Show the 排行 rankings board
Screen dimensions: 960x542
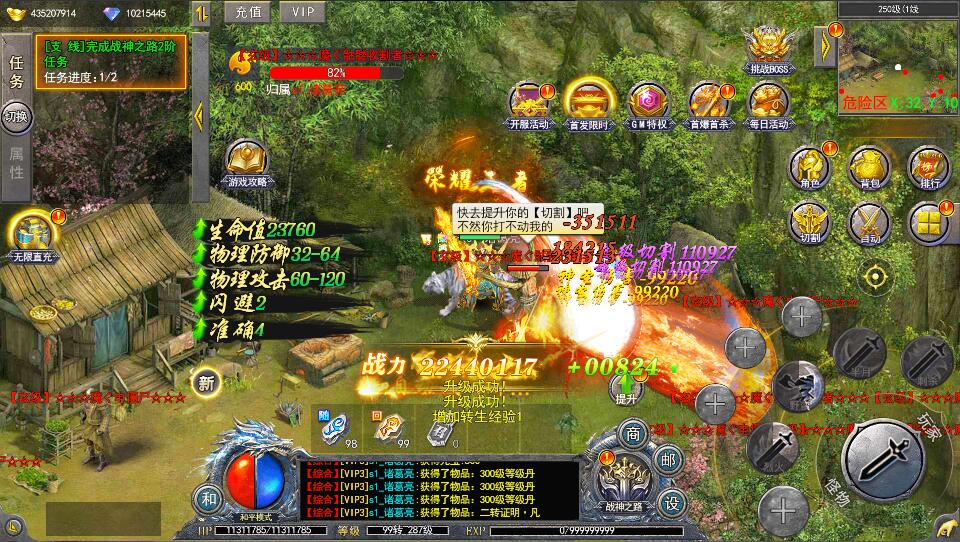928,167
